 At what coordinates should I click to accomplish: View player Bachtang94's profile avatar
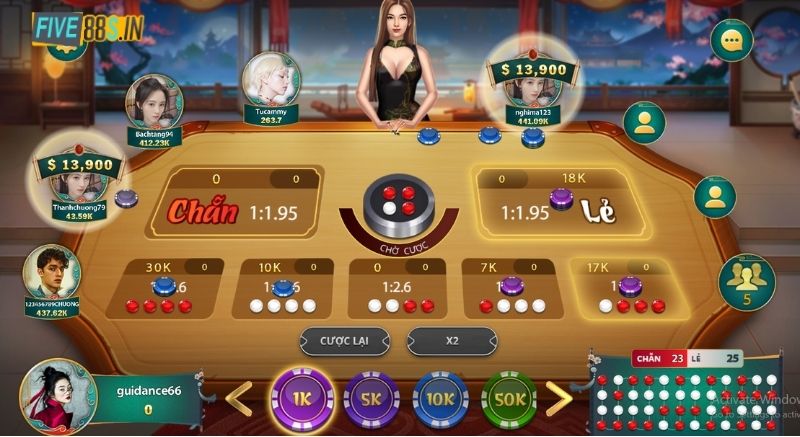click(154, 102)
